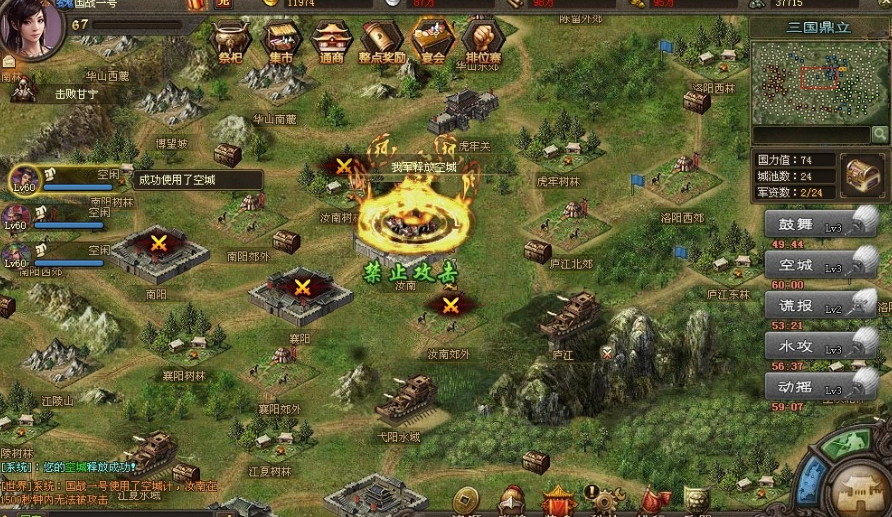The width and height of the screenshot is (892, 517).
Task: Open the 宴会 banquet menu
Action: tap(433, 42)
